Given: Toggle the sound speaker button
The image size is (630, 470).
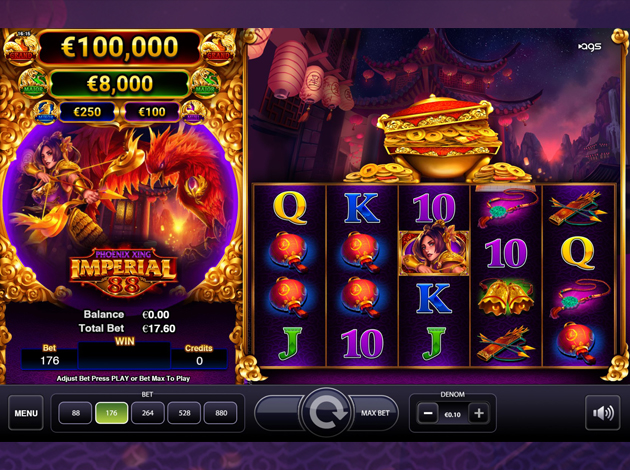Looking at the screenshot, I should [602, 412].
